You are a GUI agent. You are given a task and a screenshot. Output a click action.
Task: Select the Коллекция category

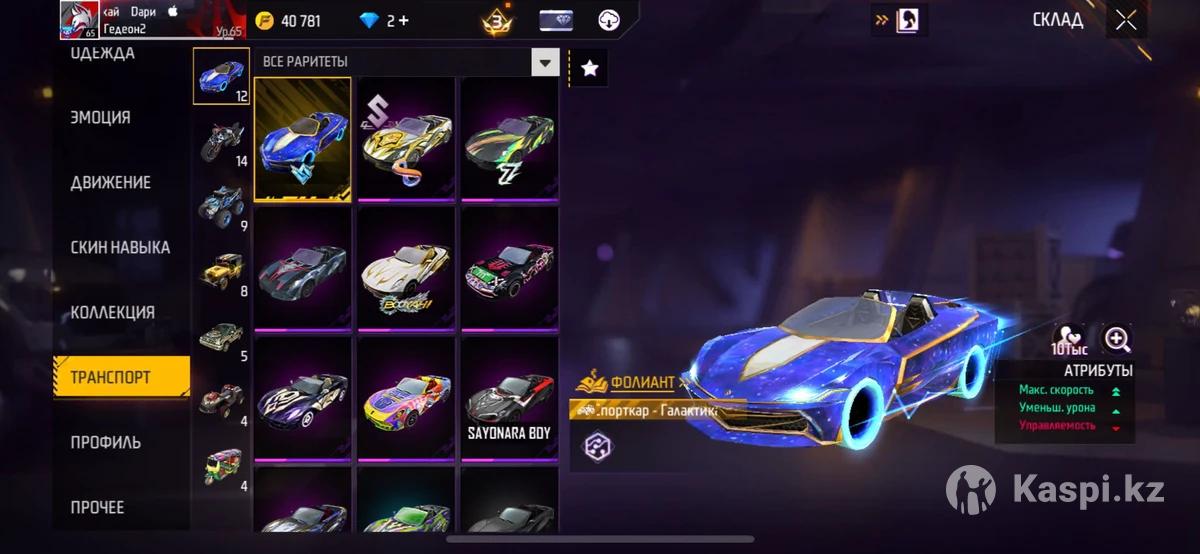click(x=112, y=312)
